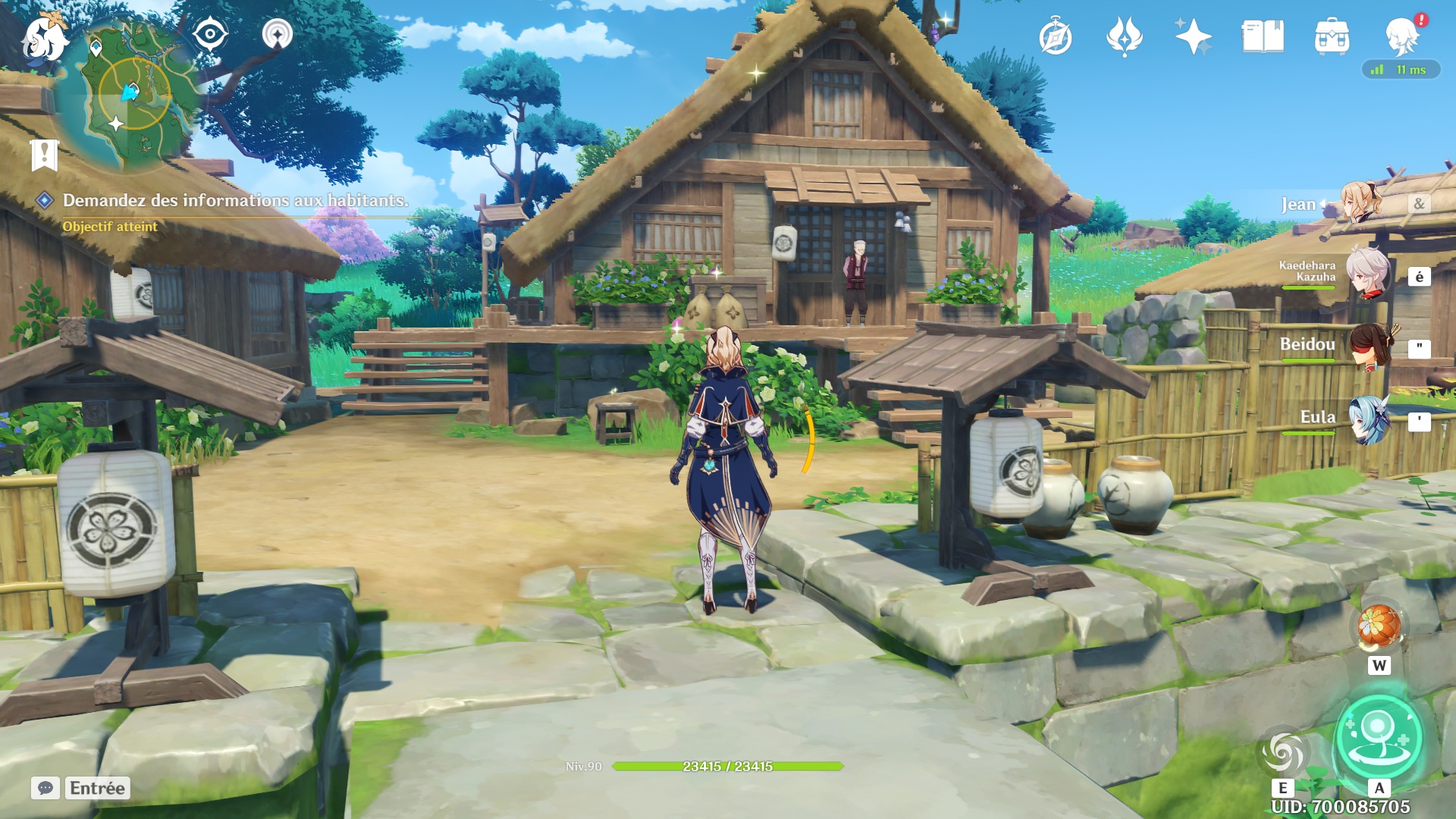Open the signal icon beside elemental sight
Viewport: 1456px width, 819px height.
[278, 35]
